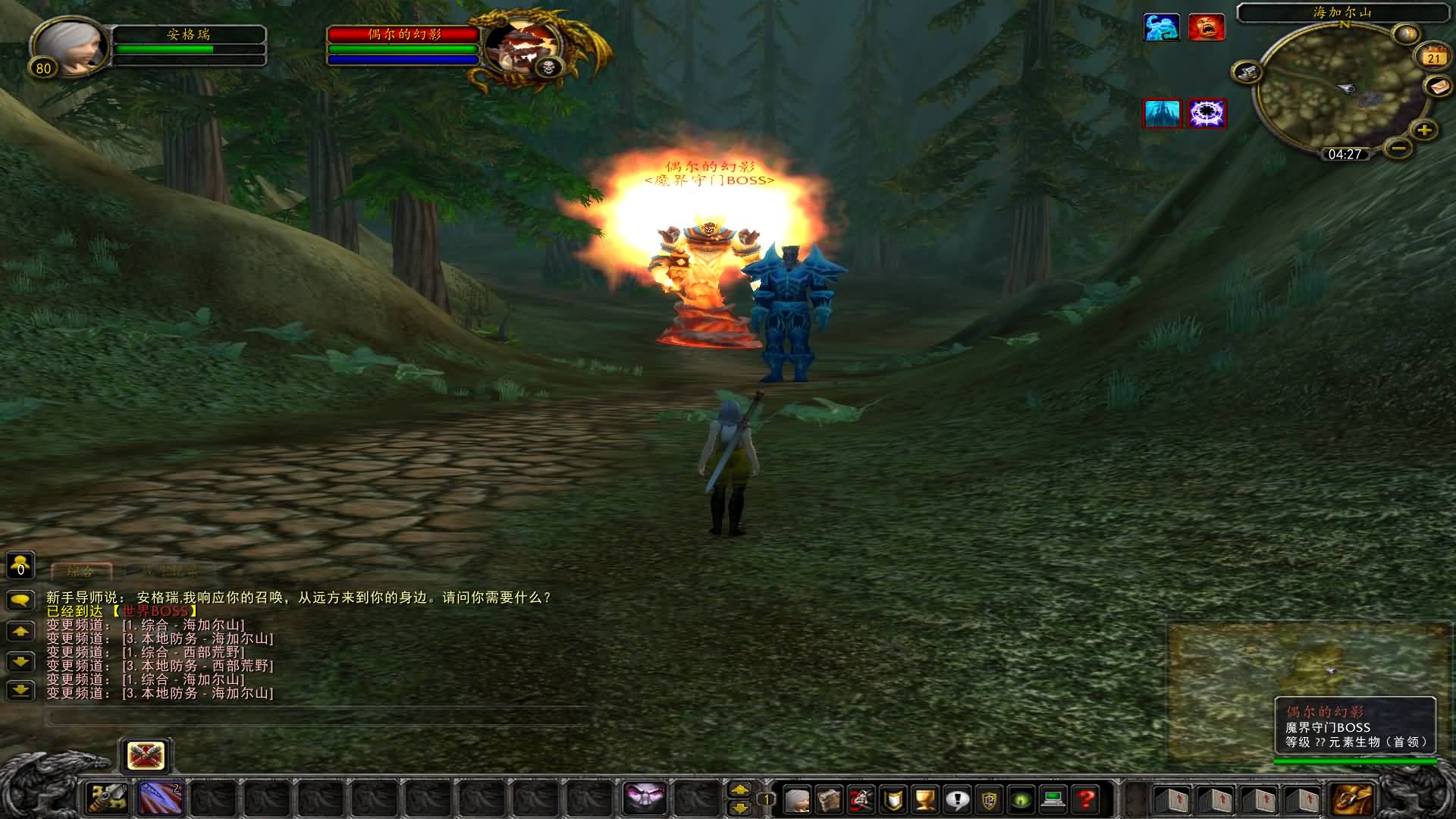The width and height of the screenshot is (1456, 819).
Task: Open the red question mark help button
Action: tap(1086, 799)
